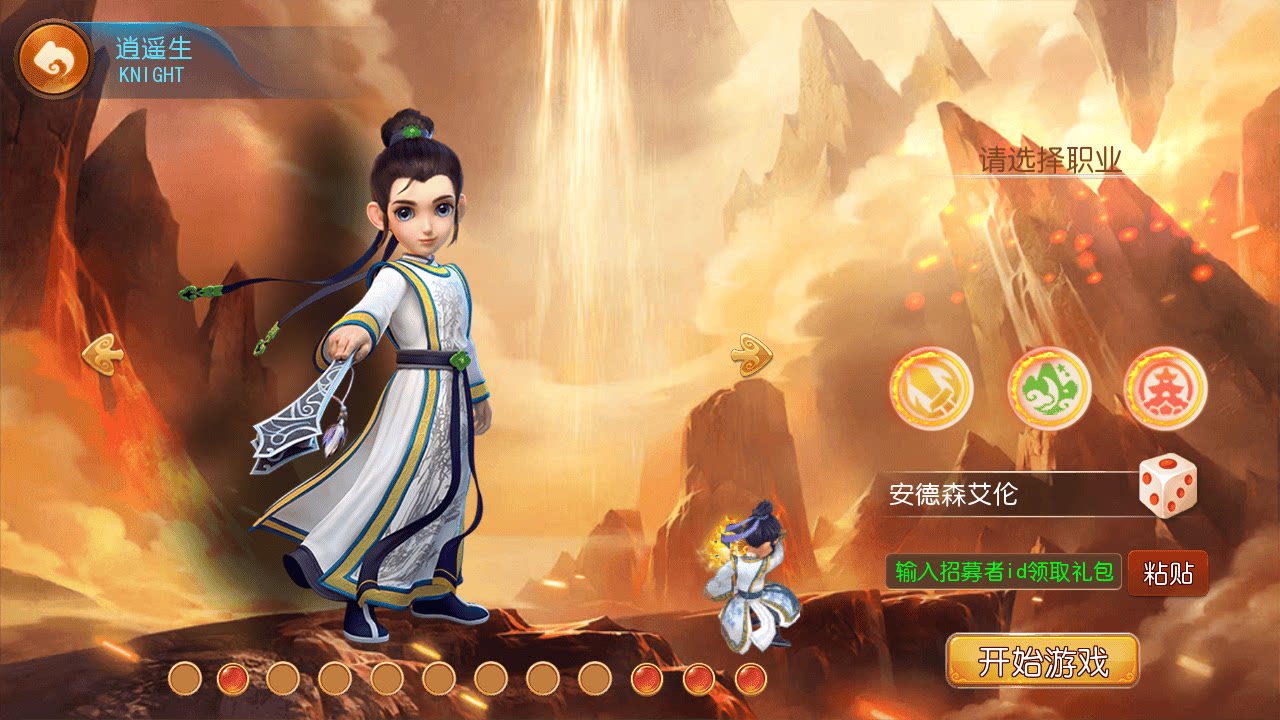Click the orange swirl back icon top-left
Screen dimensions: 1280x720
(x=55, y=57)
